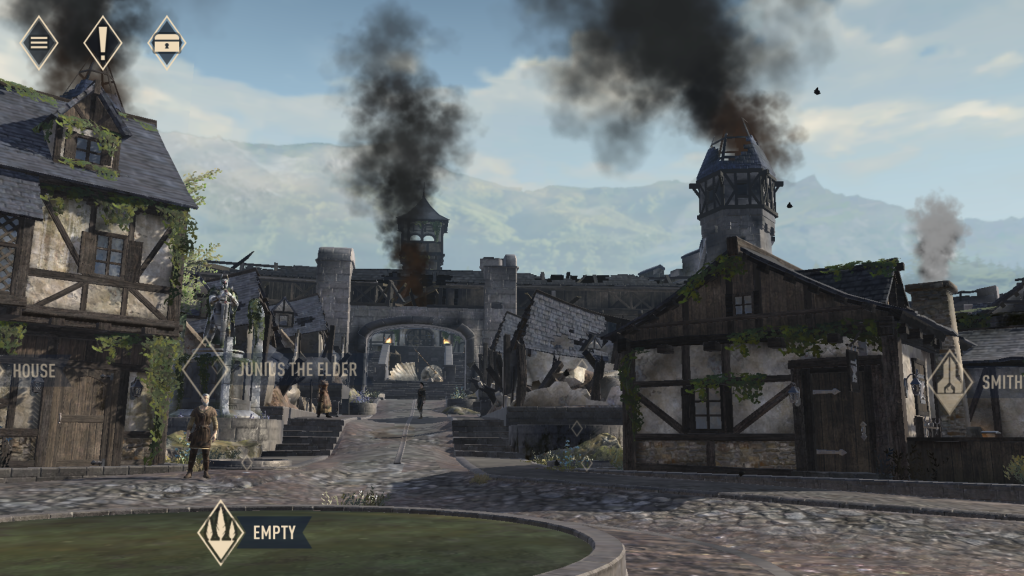
Task: Select the Junius the Elder marker
Action: (x=204, y=369)
